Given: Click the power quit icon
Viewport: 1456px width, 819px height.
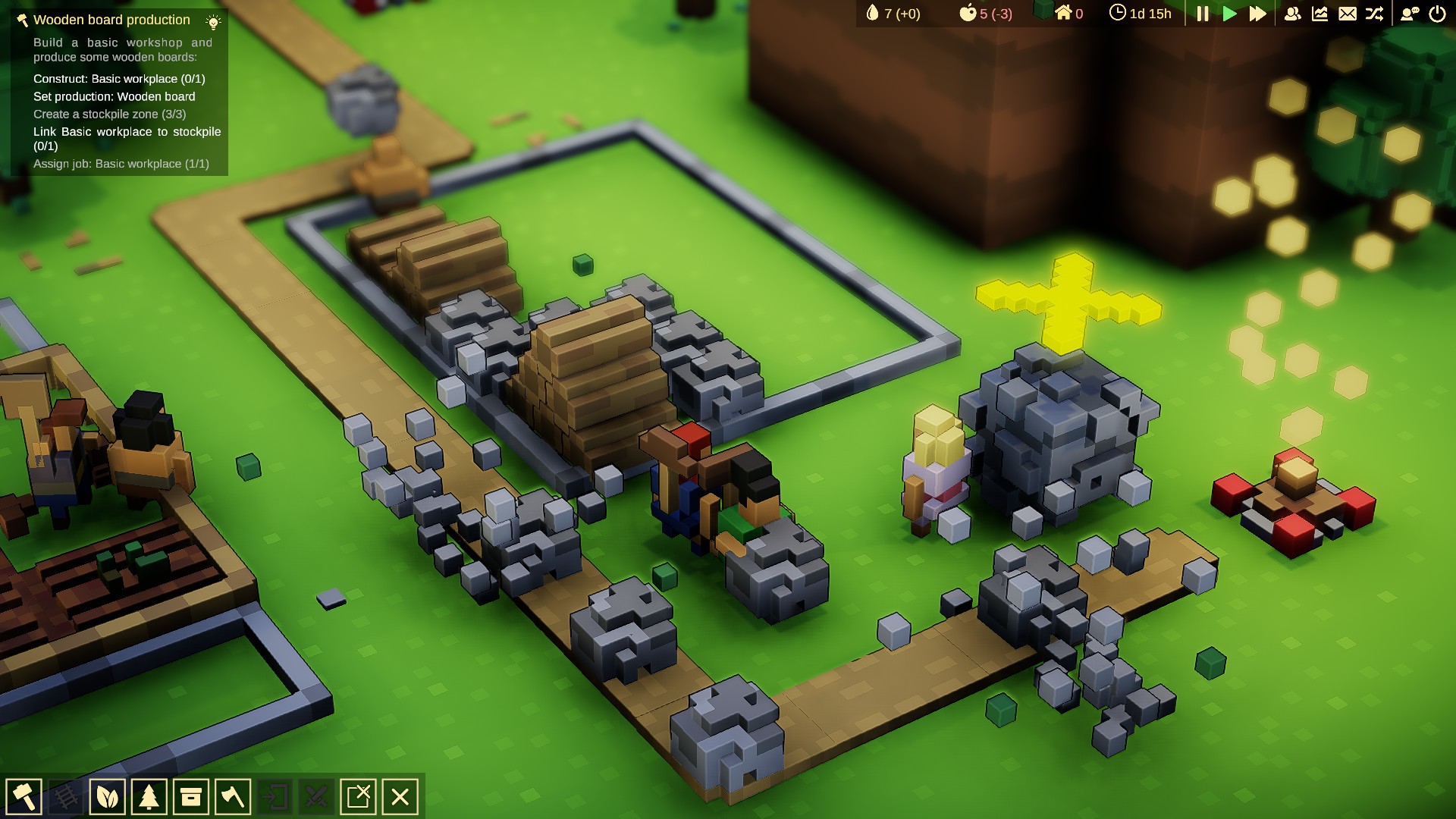Looking at the screenshot, I should 1439,13.
